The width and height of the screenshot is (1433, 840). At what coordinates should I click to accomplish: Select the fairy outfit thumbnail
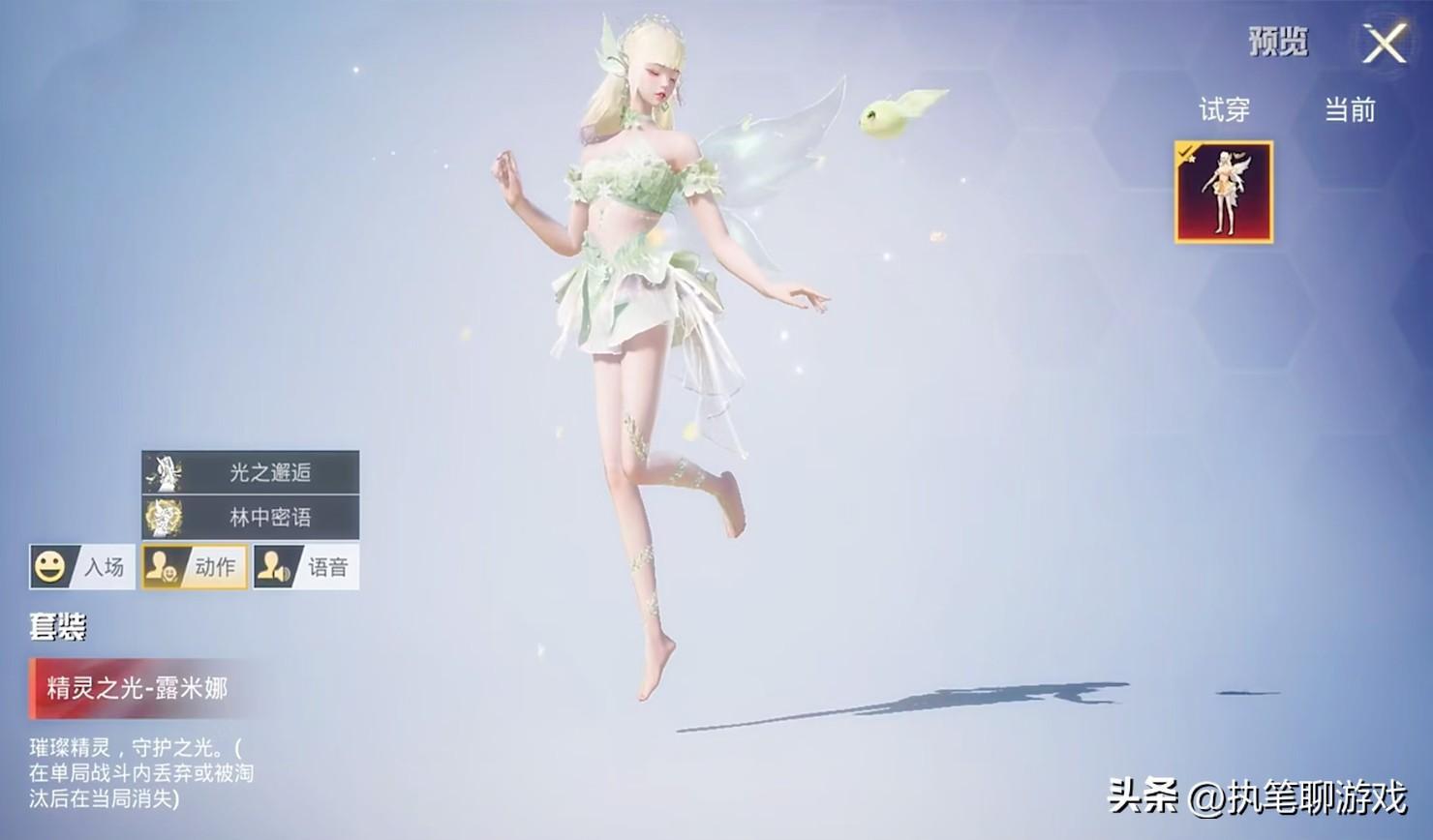[1224, 192]
